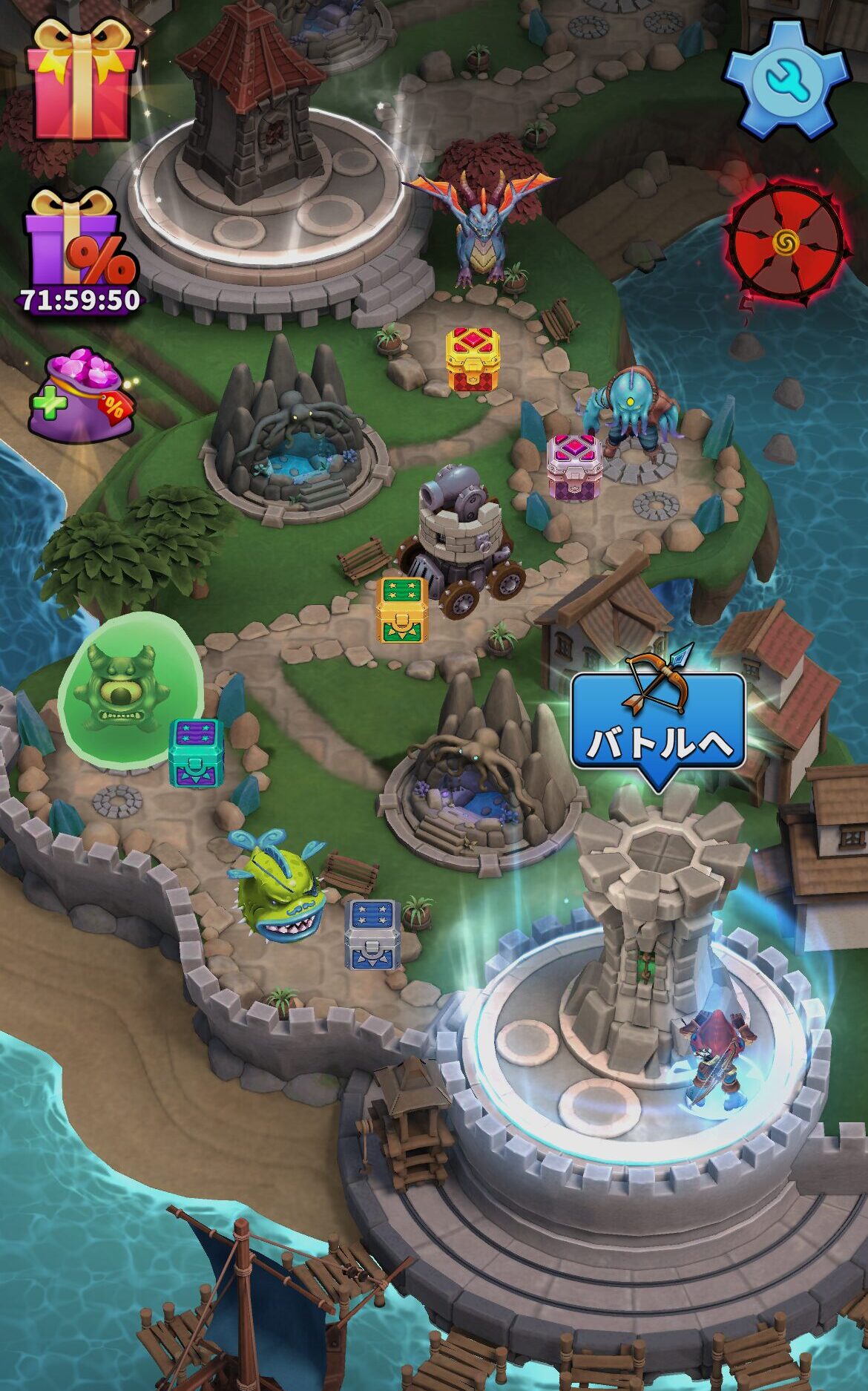Select the silver and blue star chest

pos(372,934)
